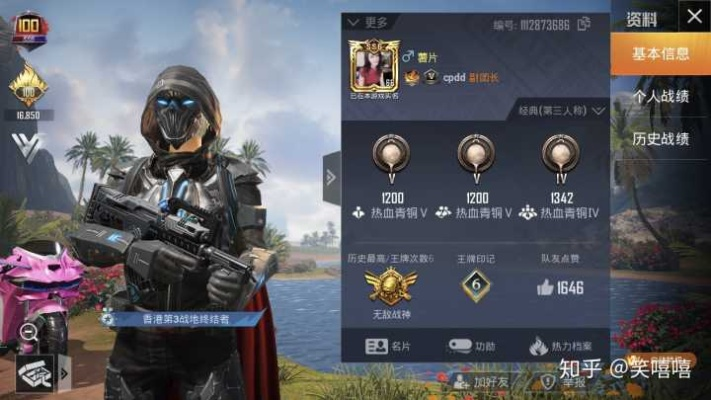This screenshot has width=711, height=400.
Task: Collapse the side panel arrow handle
Action: (331, 178)
